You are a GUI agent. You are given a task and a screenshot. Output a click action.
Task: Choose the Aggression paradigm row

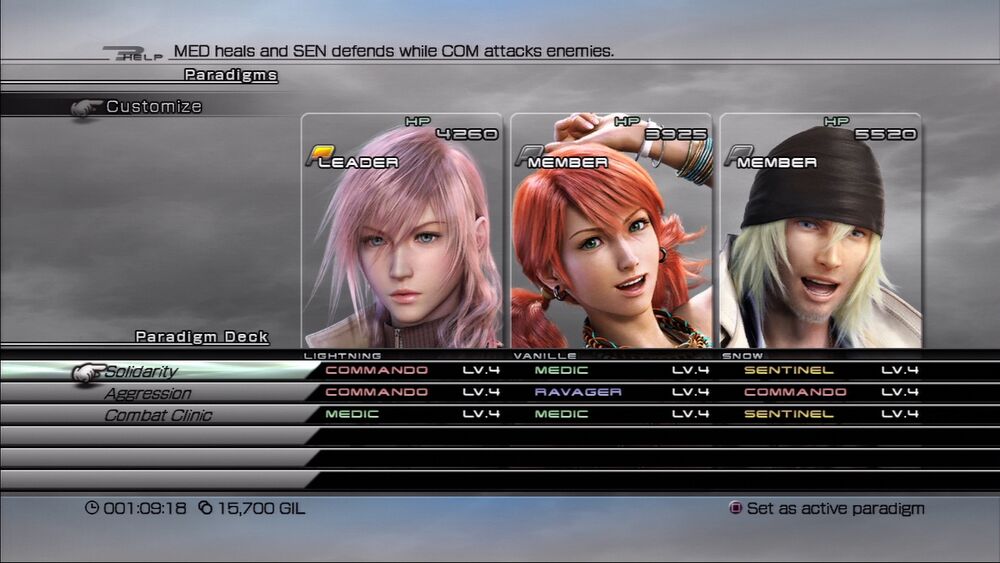pyautogui.click(x=147, y=393)
